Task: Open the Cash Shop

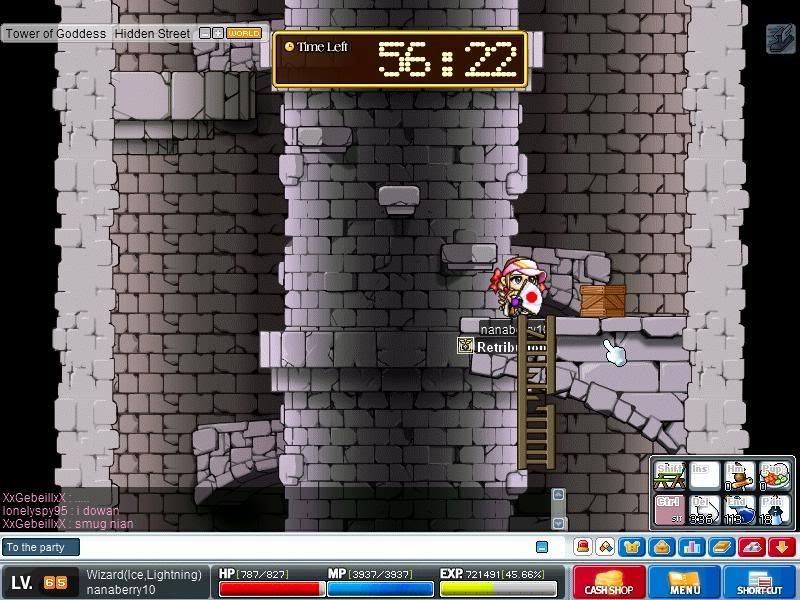Action: [x=609, y=582]
